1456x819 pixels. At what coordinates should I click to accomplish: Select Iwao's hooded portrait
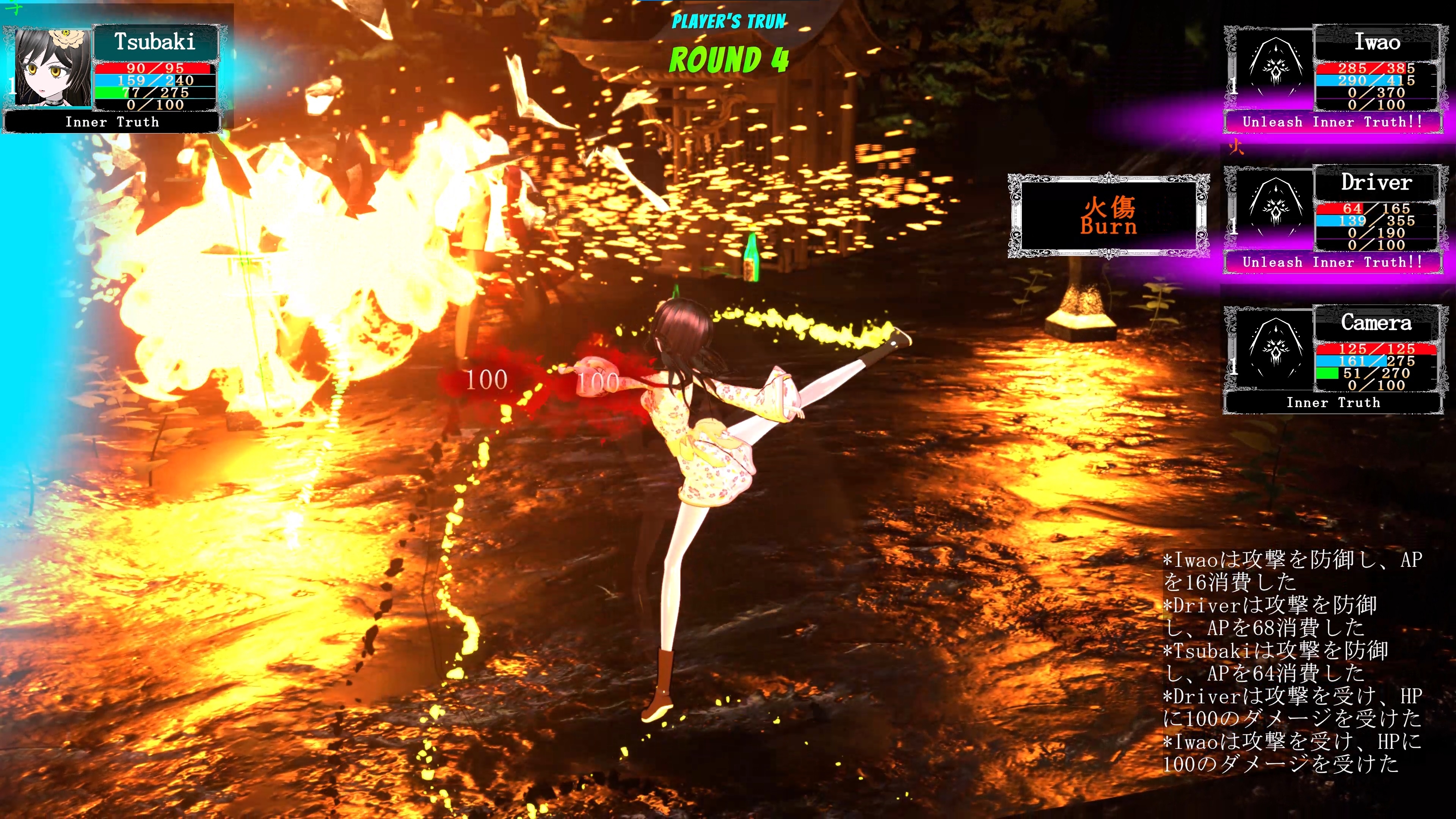(1274, 68)
